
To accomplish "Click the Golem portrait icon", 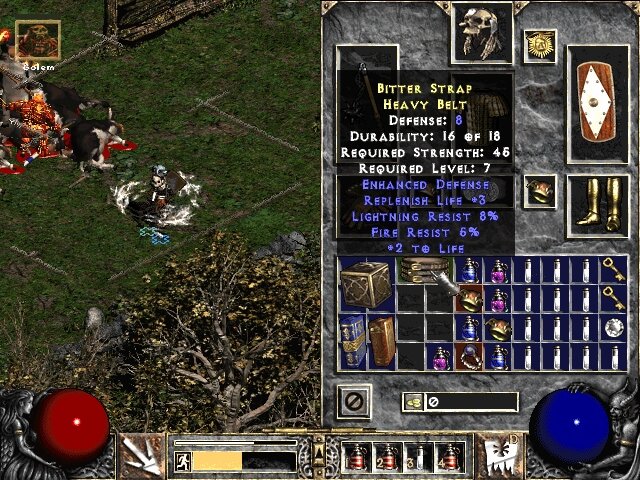I will pyautogui.click(x=38, y=40).
